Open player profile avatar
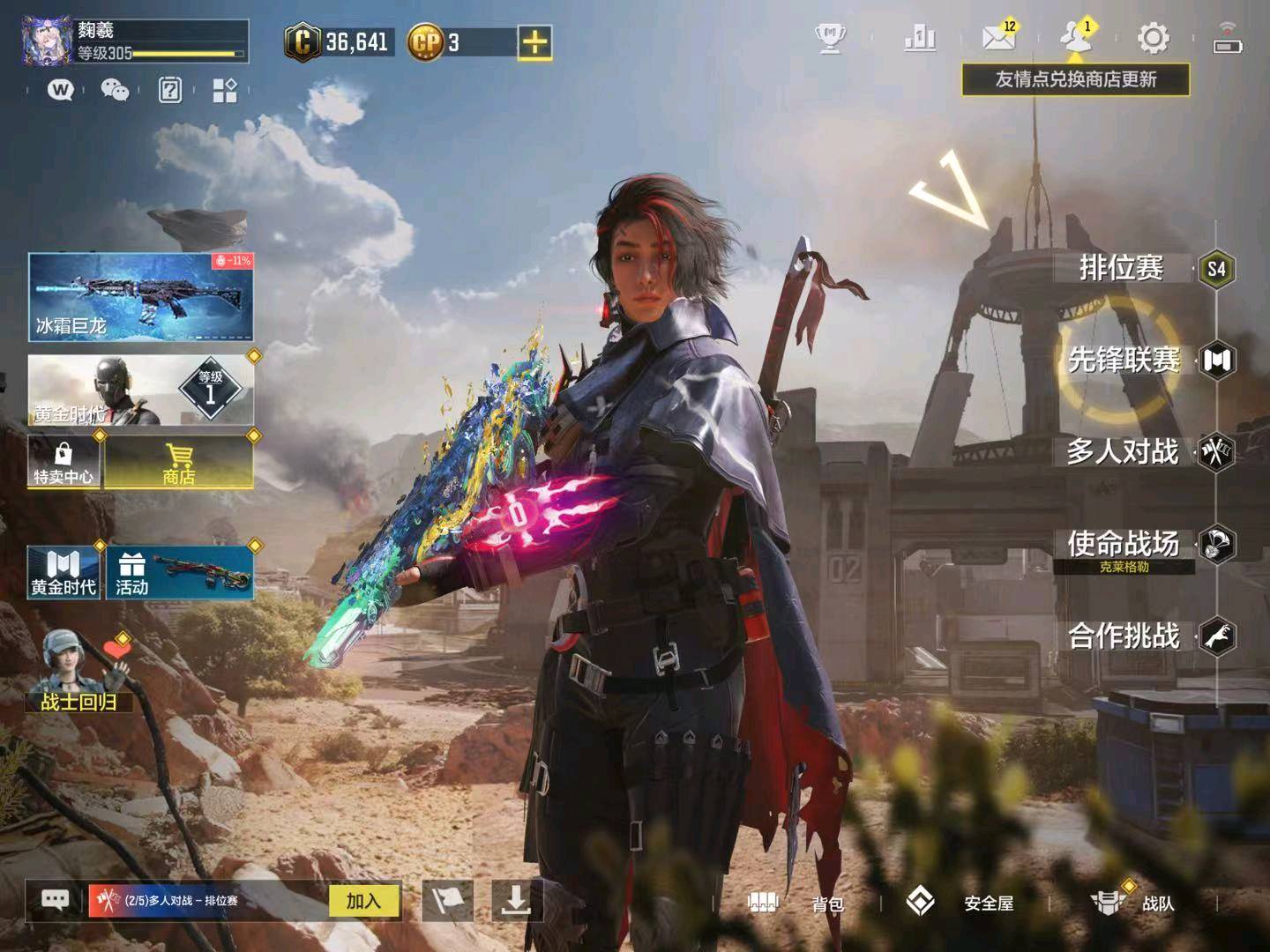Screen dimensions: 1270x952 (x=47, y=41)
